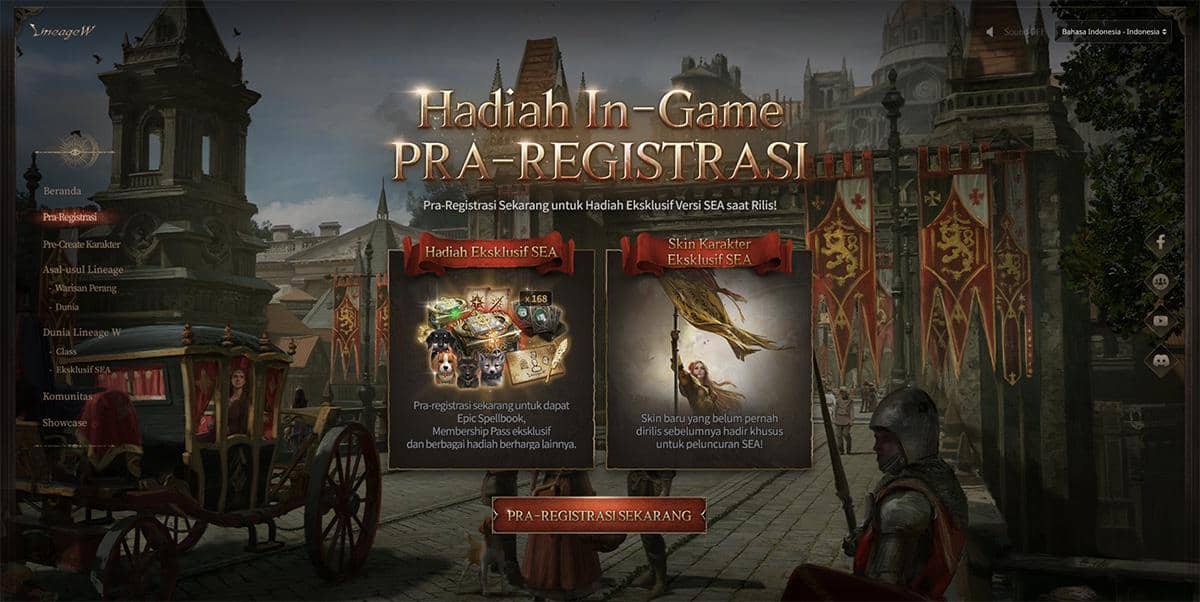Open the Beranda menu entry
The image size is (1200, 602).
coord(62,190)
